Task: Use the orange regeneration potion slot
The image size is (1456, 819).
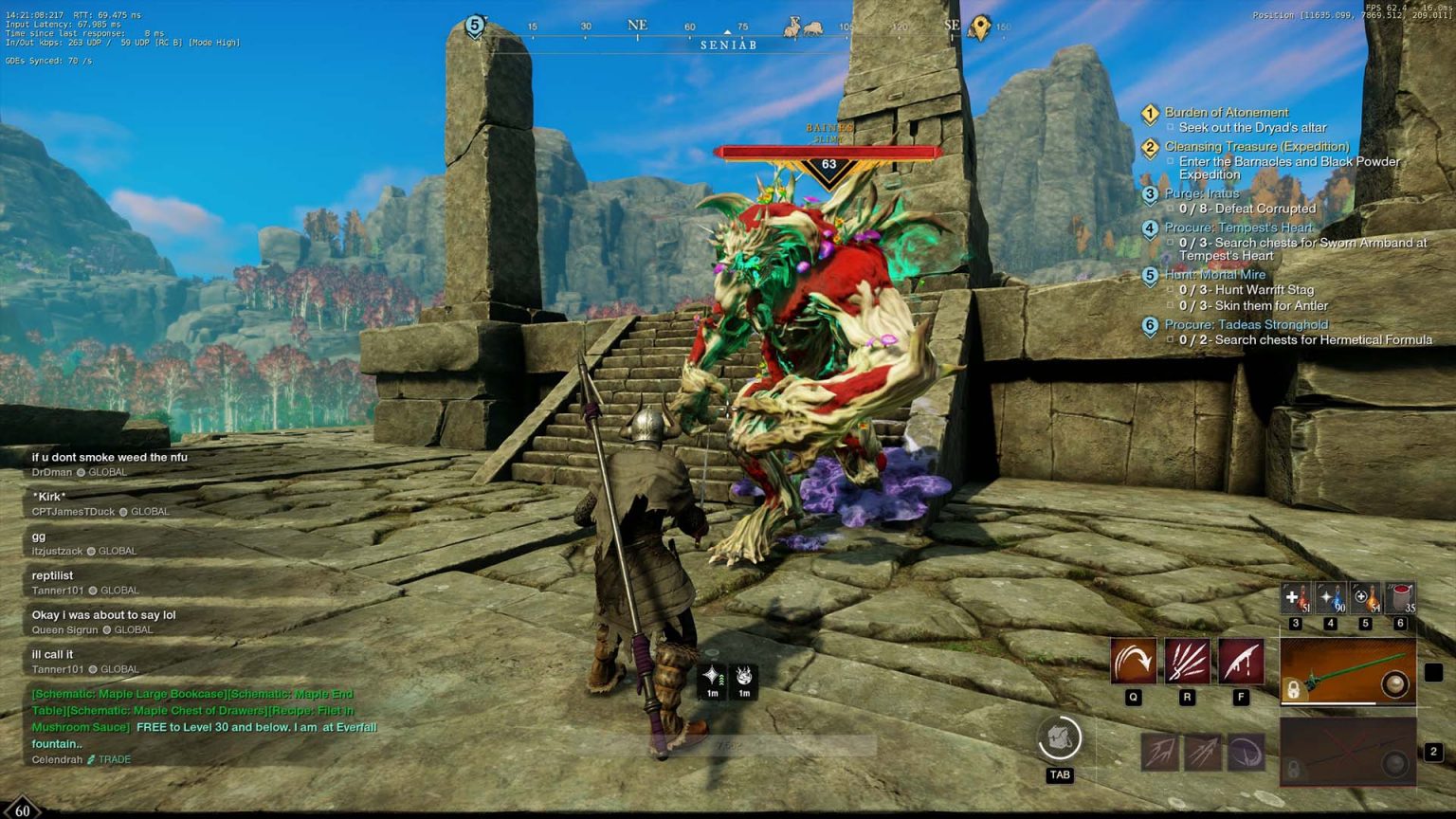Action: point(1365,598)
